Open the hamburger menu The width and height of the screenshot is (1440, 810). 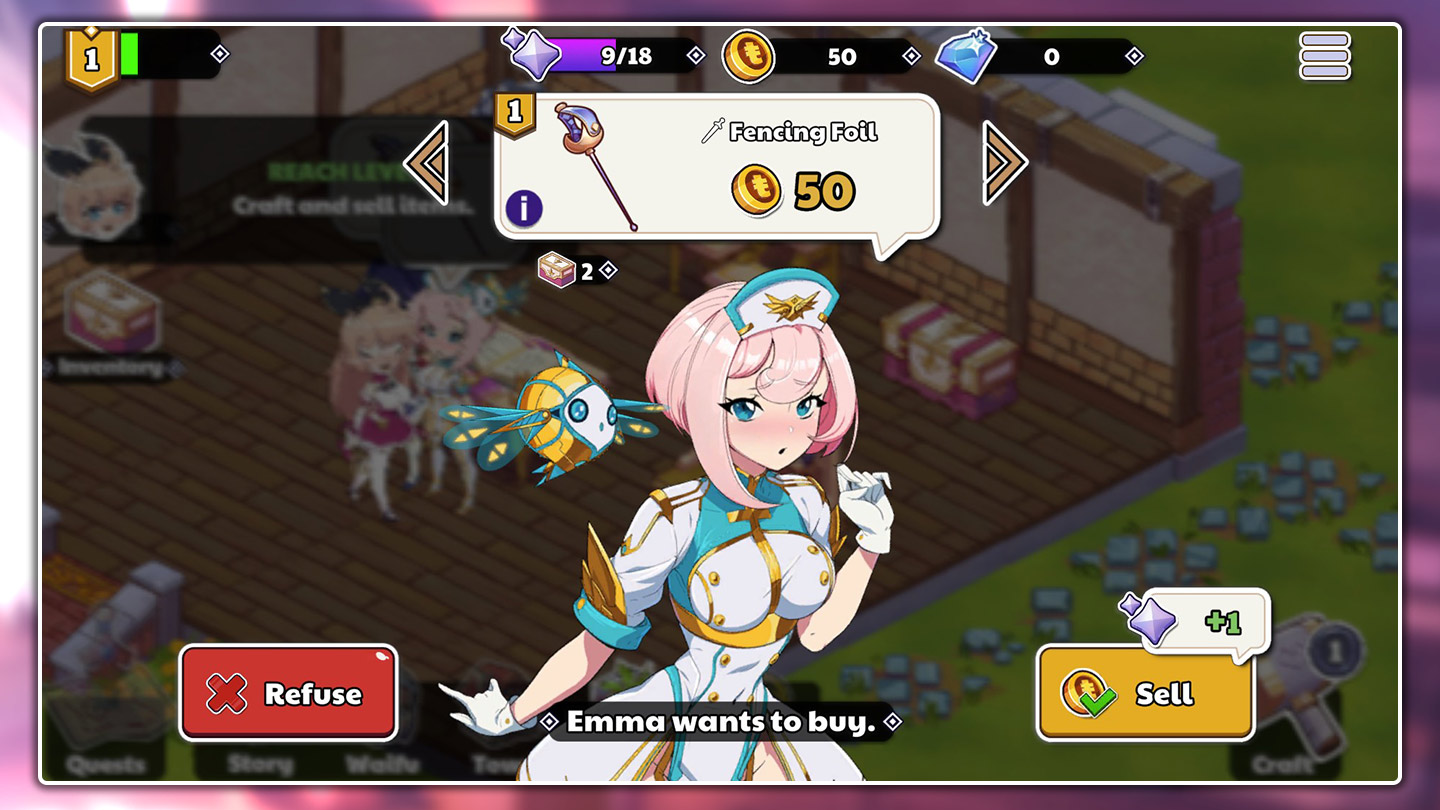click(1324, 56)
